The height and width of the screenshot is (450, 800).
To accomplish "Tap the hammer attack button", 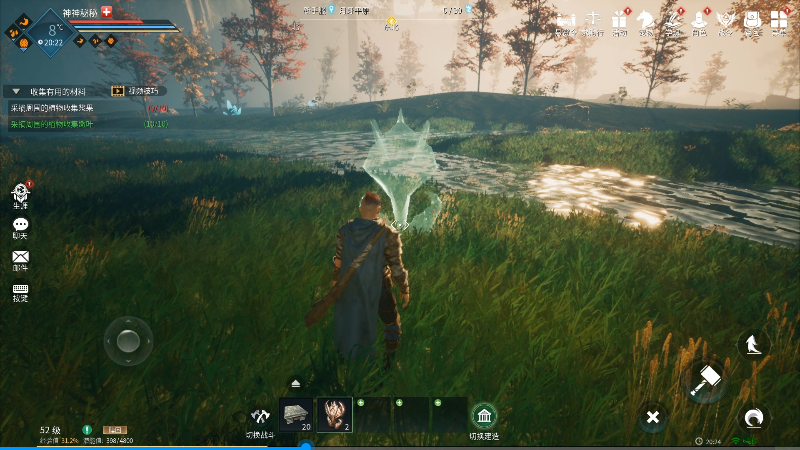I will [707, 379].
